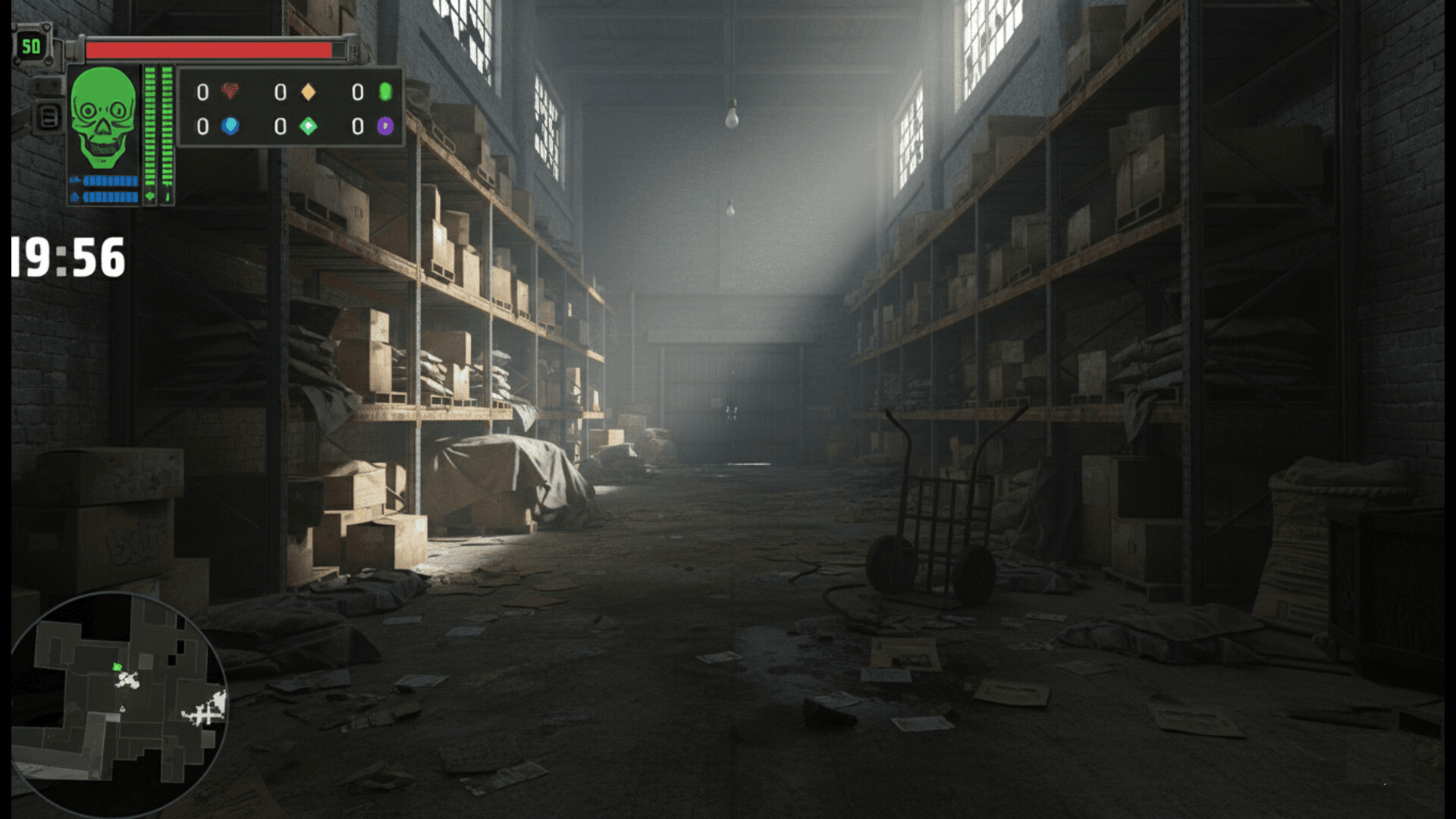1456x819 pixels.
Task: Select the orange diamond resource icon
Action: click(x=309, y=92)
